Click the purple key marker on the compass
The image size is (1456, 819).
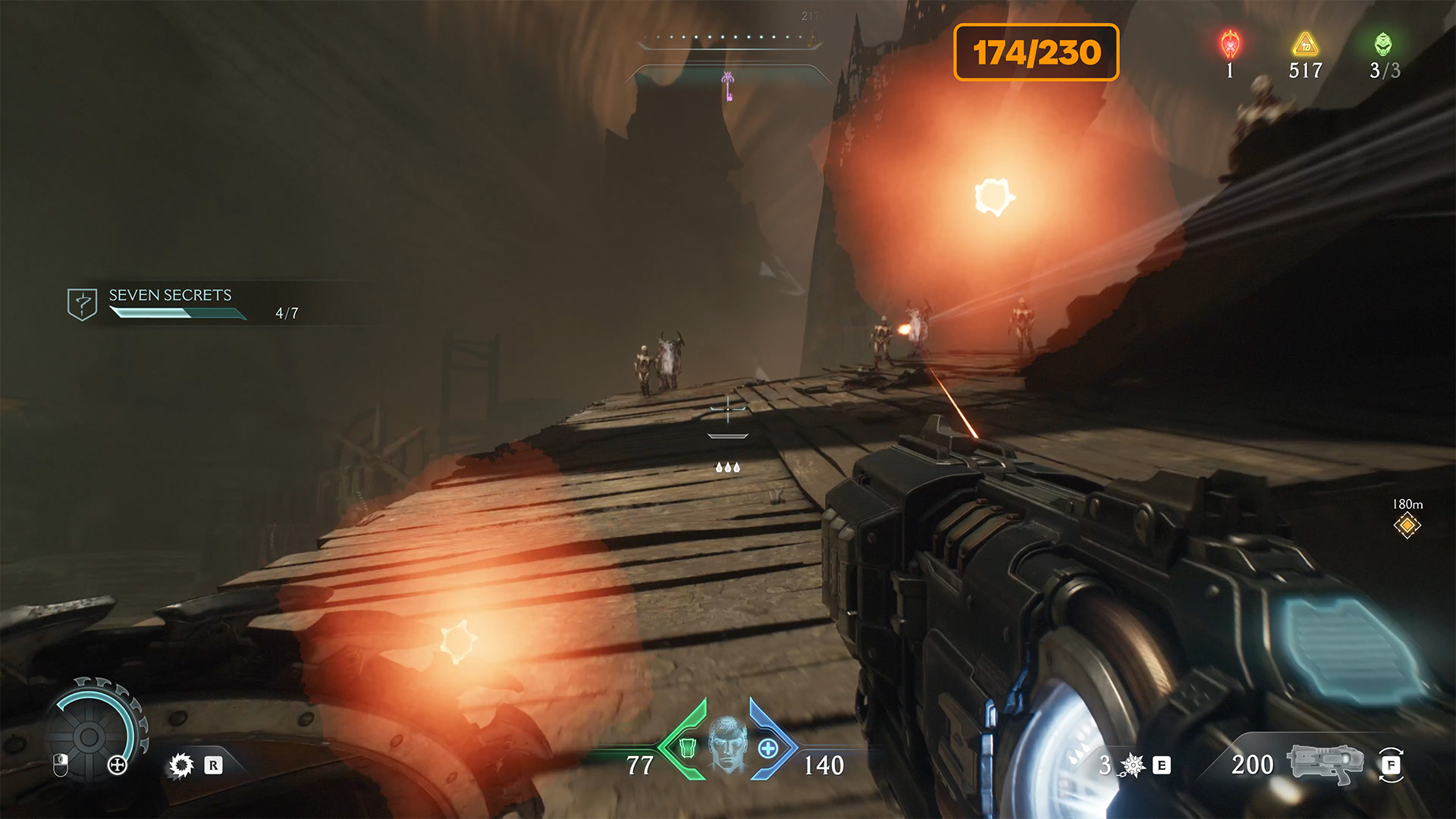pyautogui.click(x=728, y=86)
